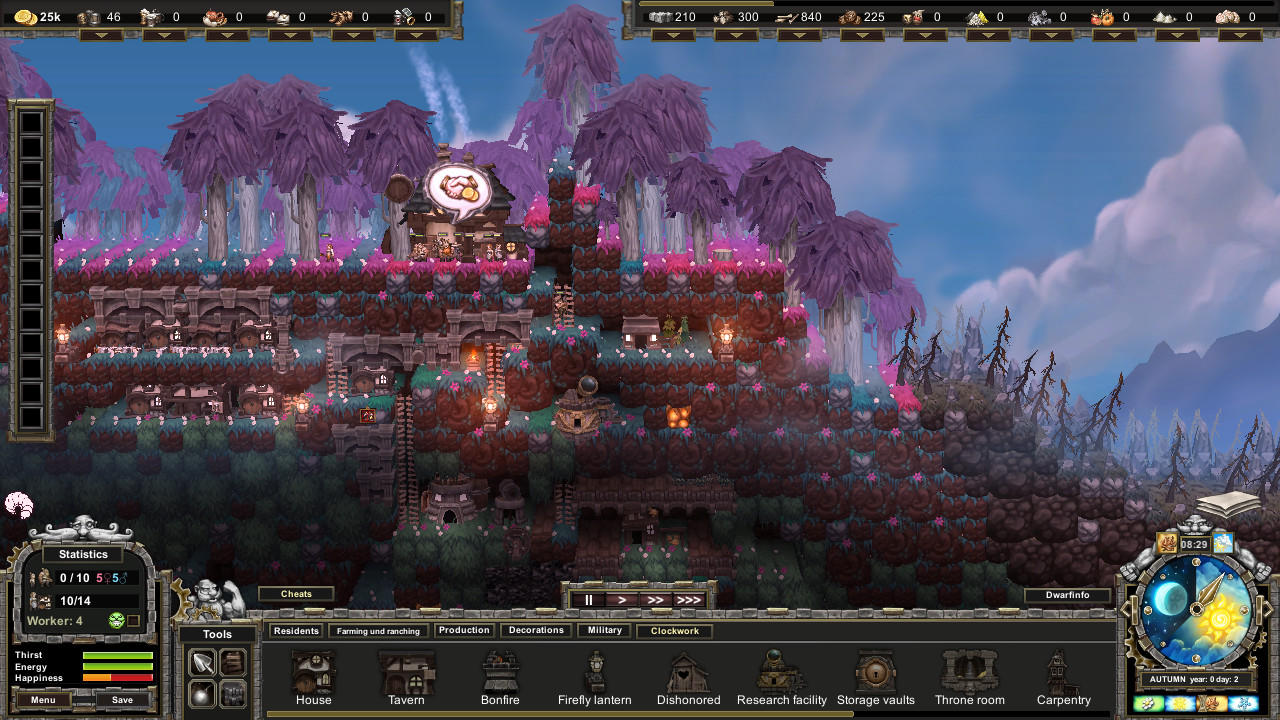Select the Tavern building

406,675
